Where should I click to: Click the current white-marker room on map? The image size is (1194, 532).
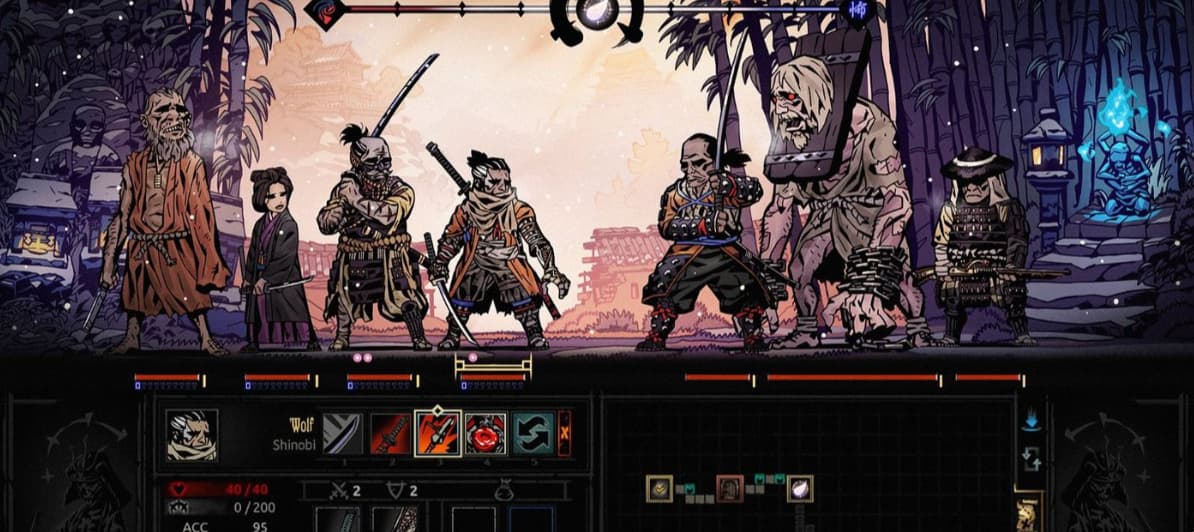pos(800,488)
